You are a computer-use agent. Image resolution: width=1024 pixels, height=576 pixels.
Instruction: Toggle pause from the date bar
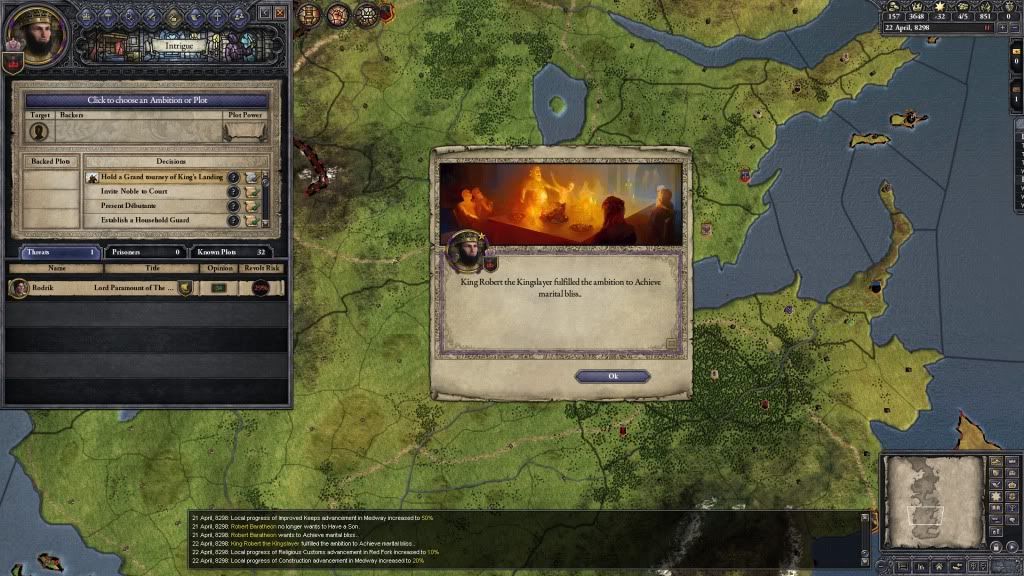coord(986,28)
